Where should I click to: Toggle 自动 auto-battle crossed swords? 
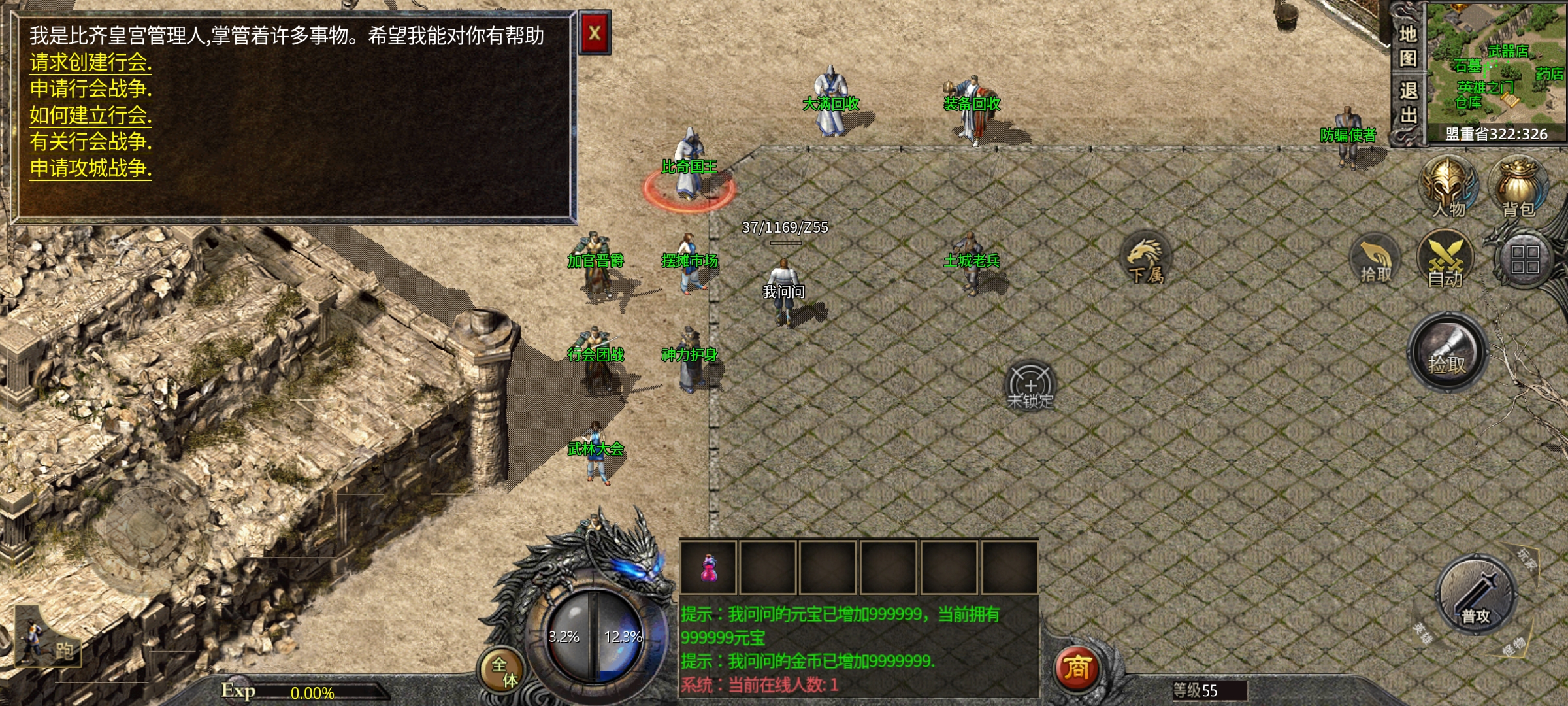pos(1445,260)
